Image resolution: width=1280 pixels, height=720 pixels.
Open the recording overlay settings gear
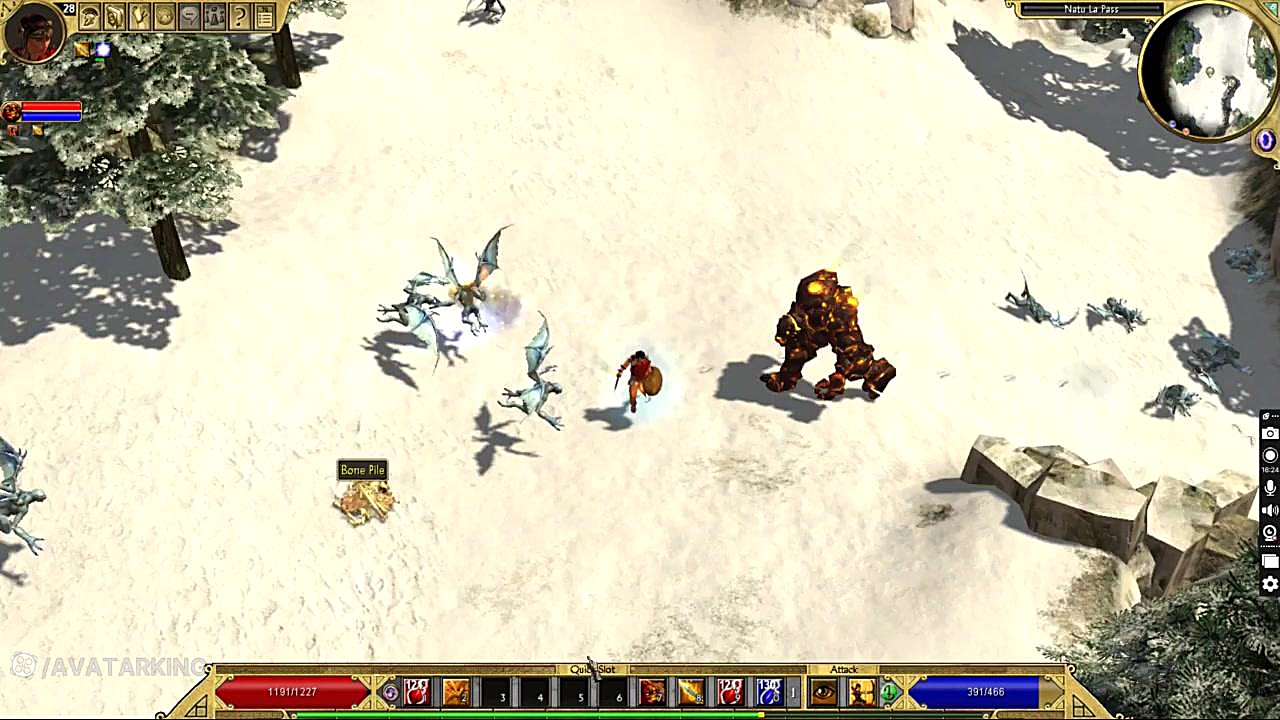pyautogui.click(x=1270, y=585)
